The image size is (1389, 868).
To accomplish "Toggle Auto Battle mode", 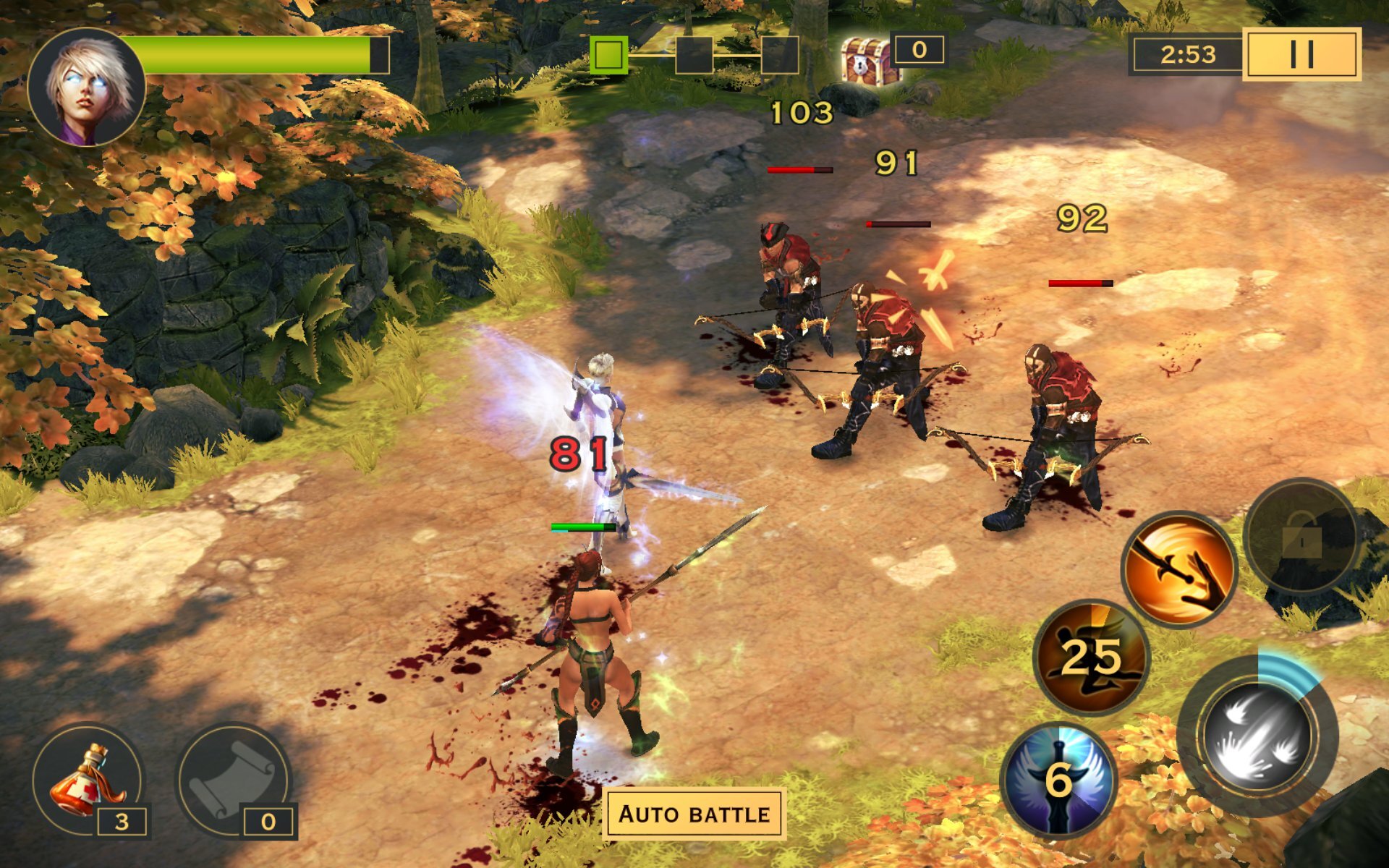I will [x=694, y=814].
